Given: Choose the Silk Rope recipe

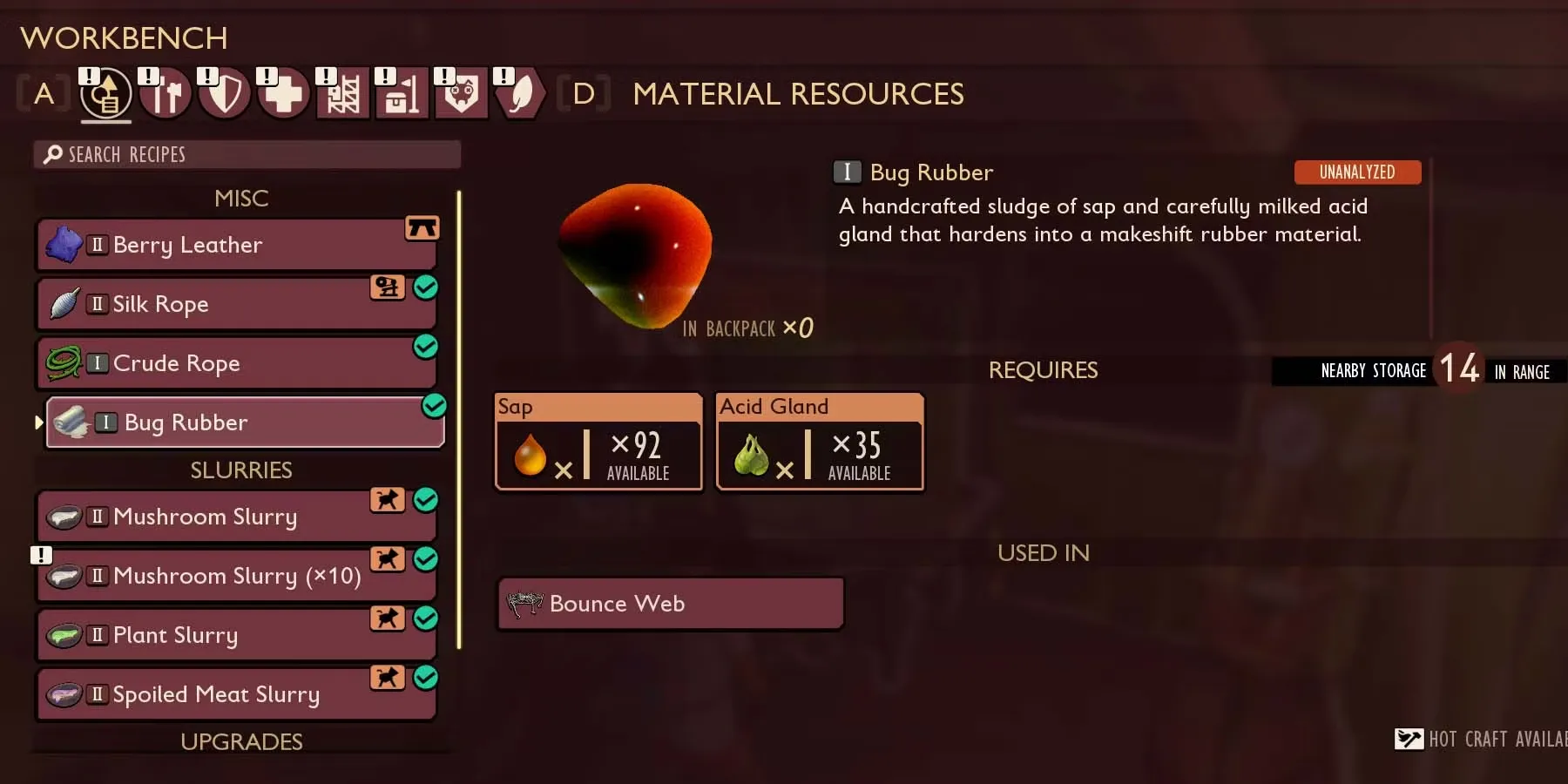Looking at the screenshot, I should (x=235, y=305).
